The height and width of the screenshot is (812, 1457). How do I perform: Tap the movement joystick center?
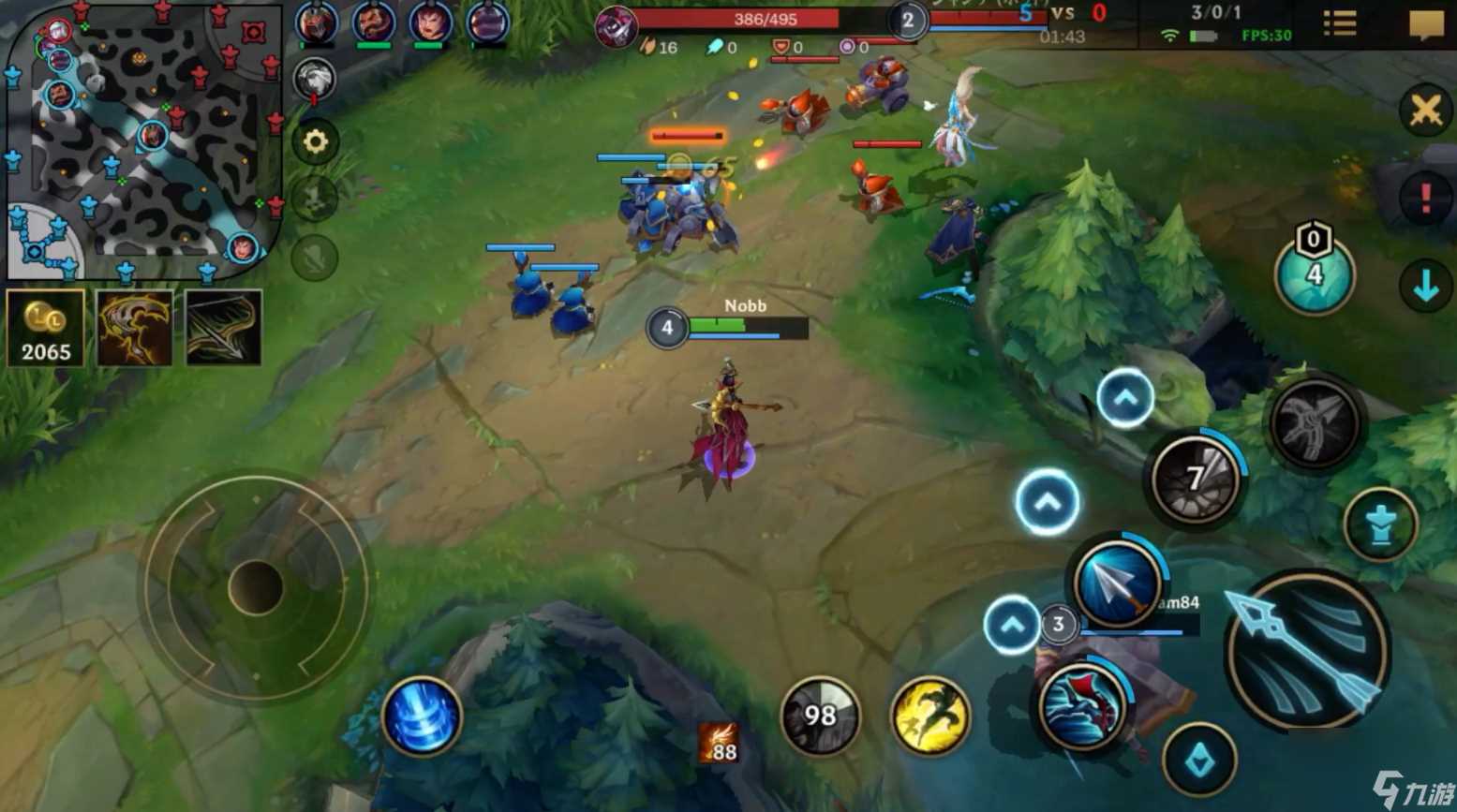coord(255,587)
